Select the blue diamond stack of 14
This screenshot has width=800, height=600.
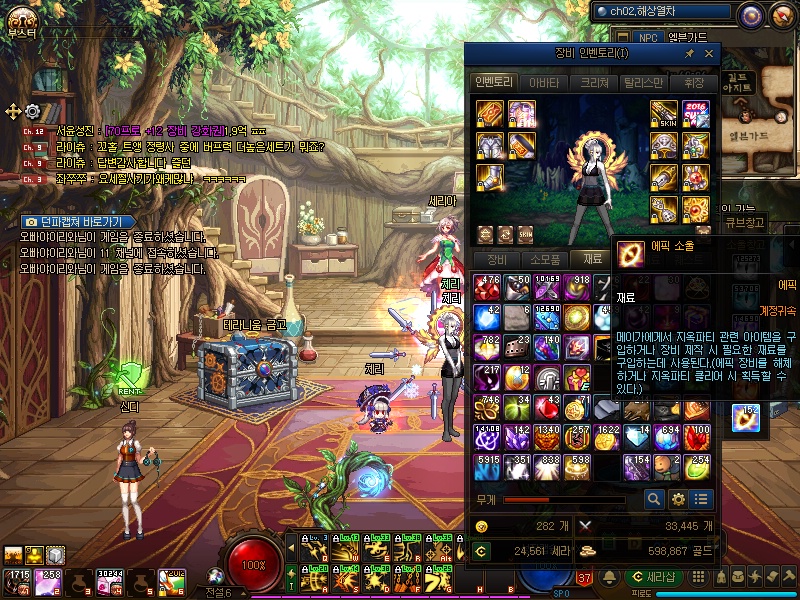pos(636,437)
